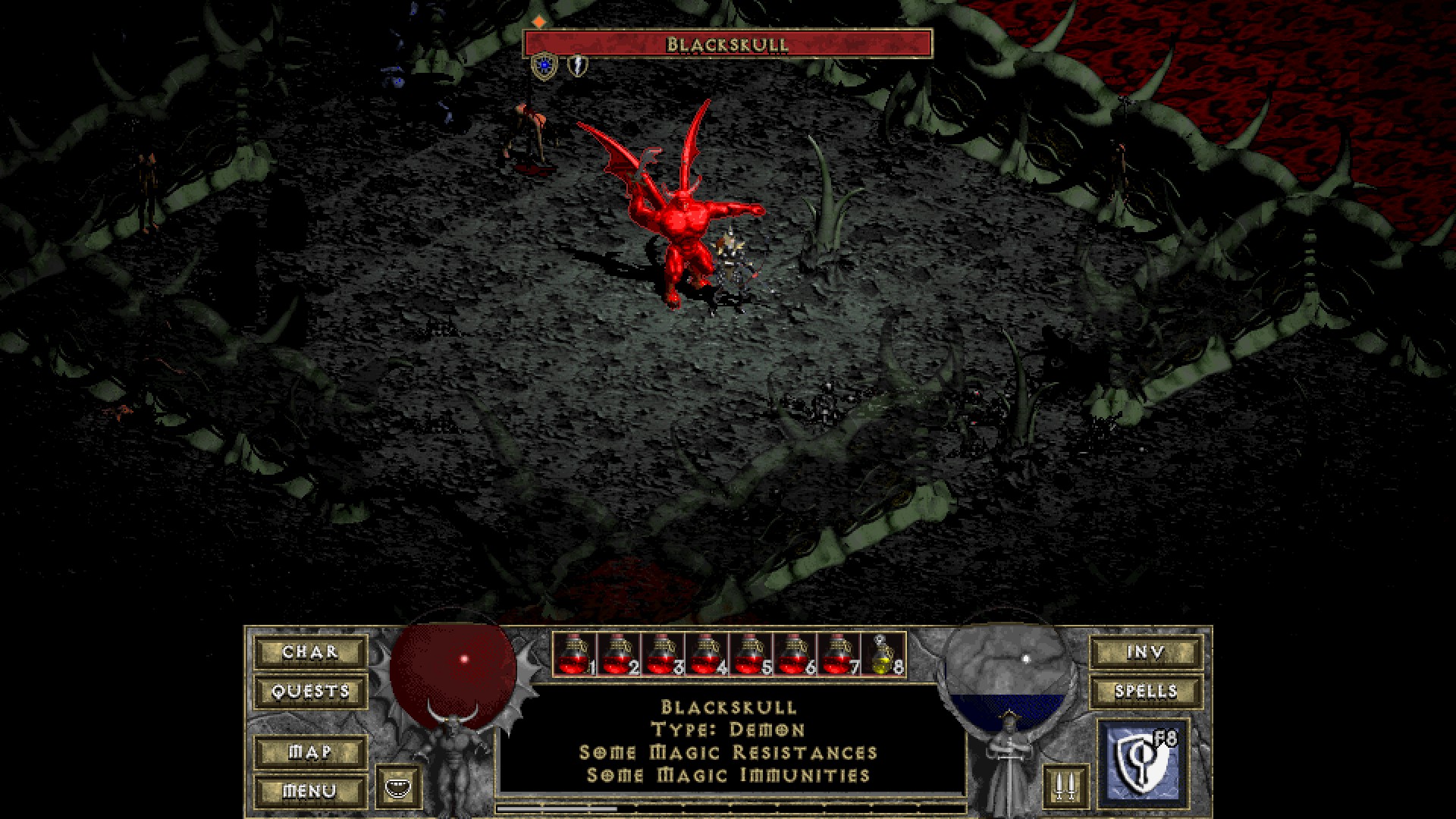The image size is (1456, 819).
Task: Use the red potion in belt slot 4
Action: 707,654
